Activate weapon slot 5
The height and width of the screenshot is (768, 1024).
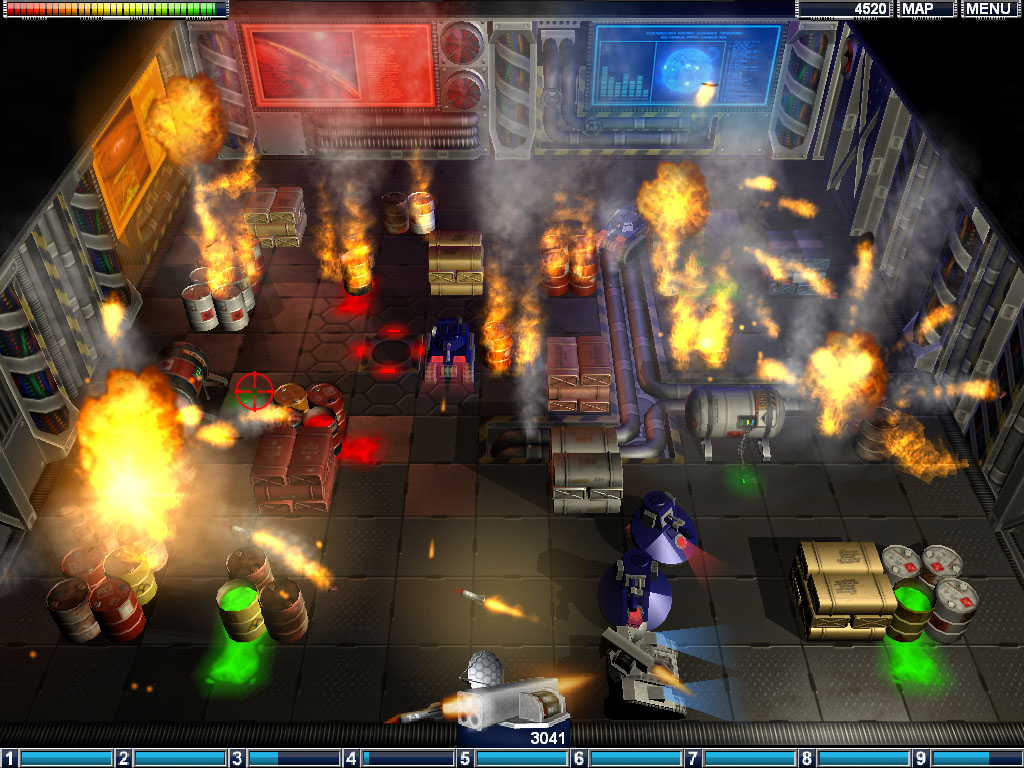click(x=512, y=759)
